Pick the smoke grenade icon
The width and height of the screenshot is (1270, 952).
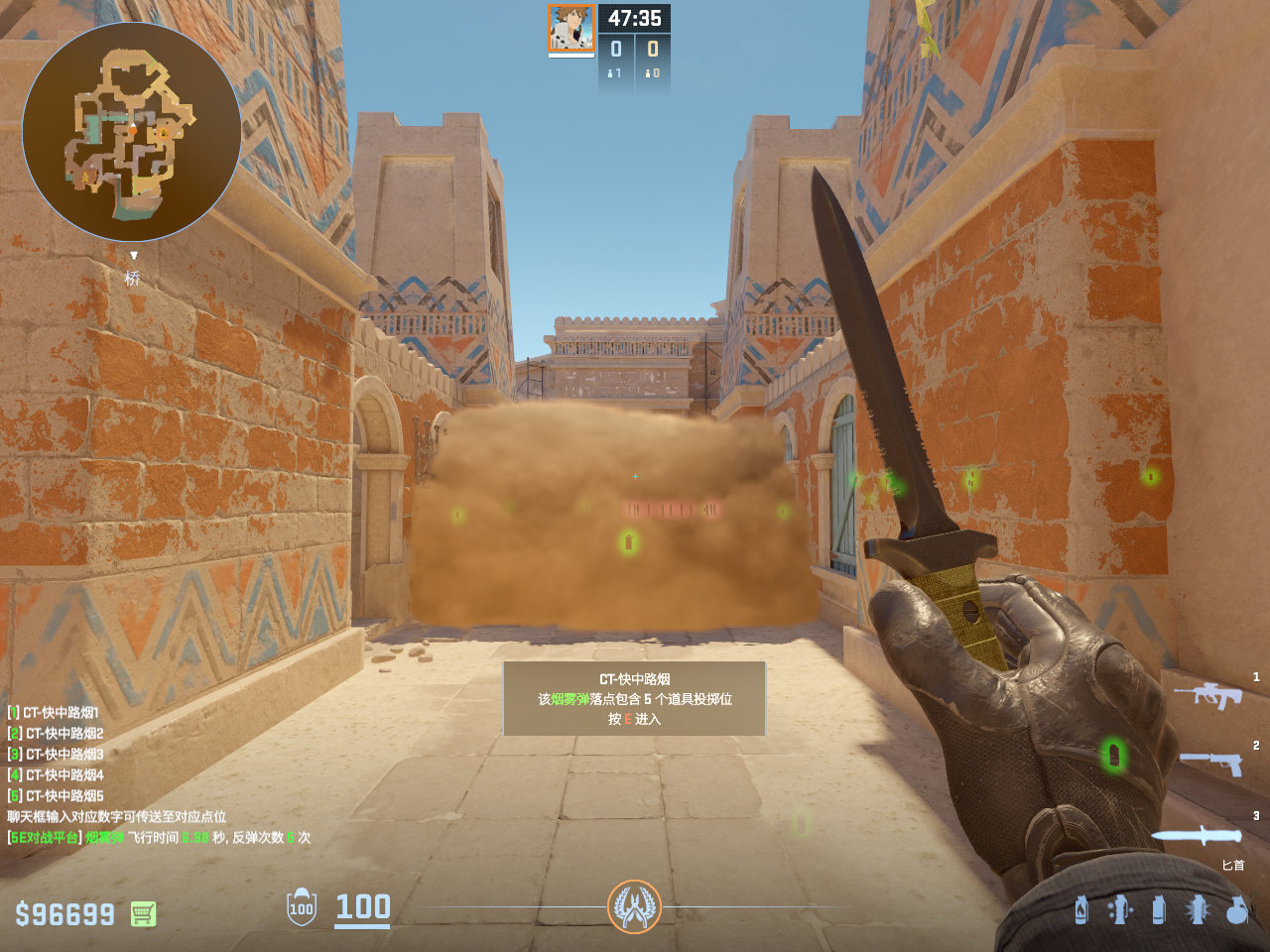pos(1158,909)
